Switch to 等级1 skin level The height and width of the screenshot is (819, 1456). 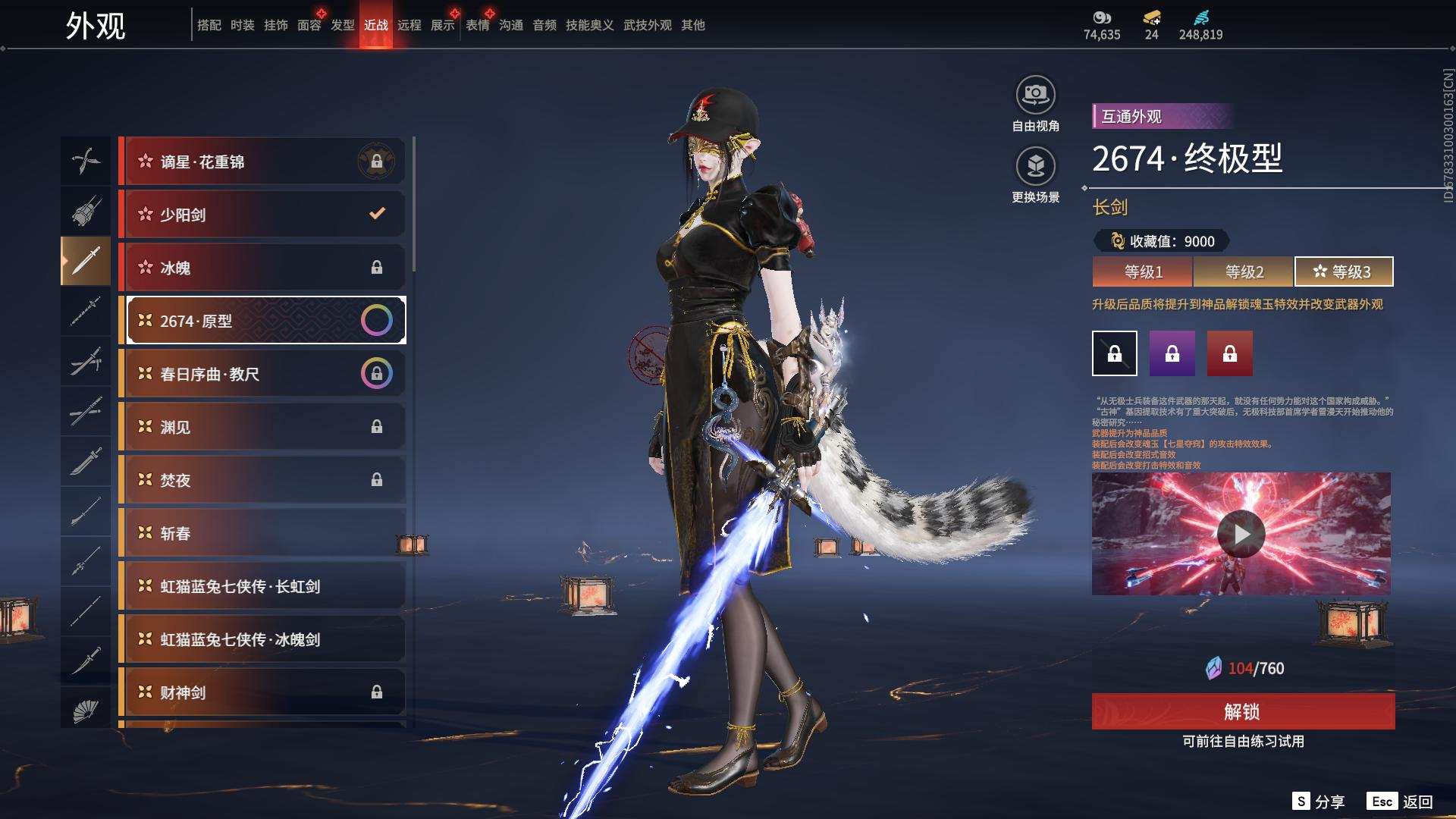tap(1143, 271)
